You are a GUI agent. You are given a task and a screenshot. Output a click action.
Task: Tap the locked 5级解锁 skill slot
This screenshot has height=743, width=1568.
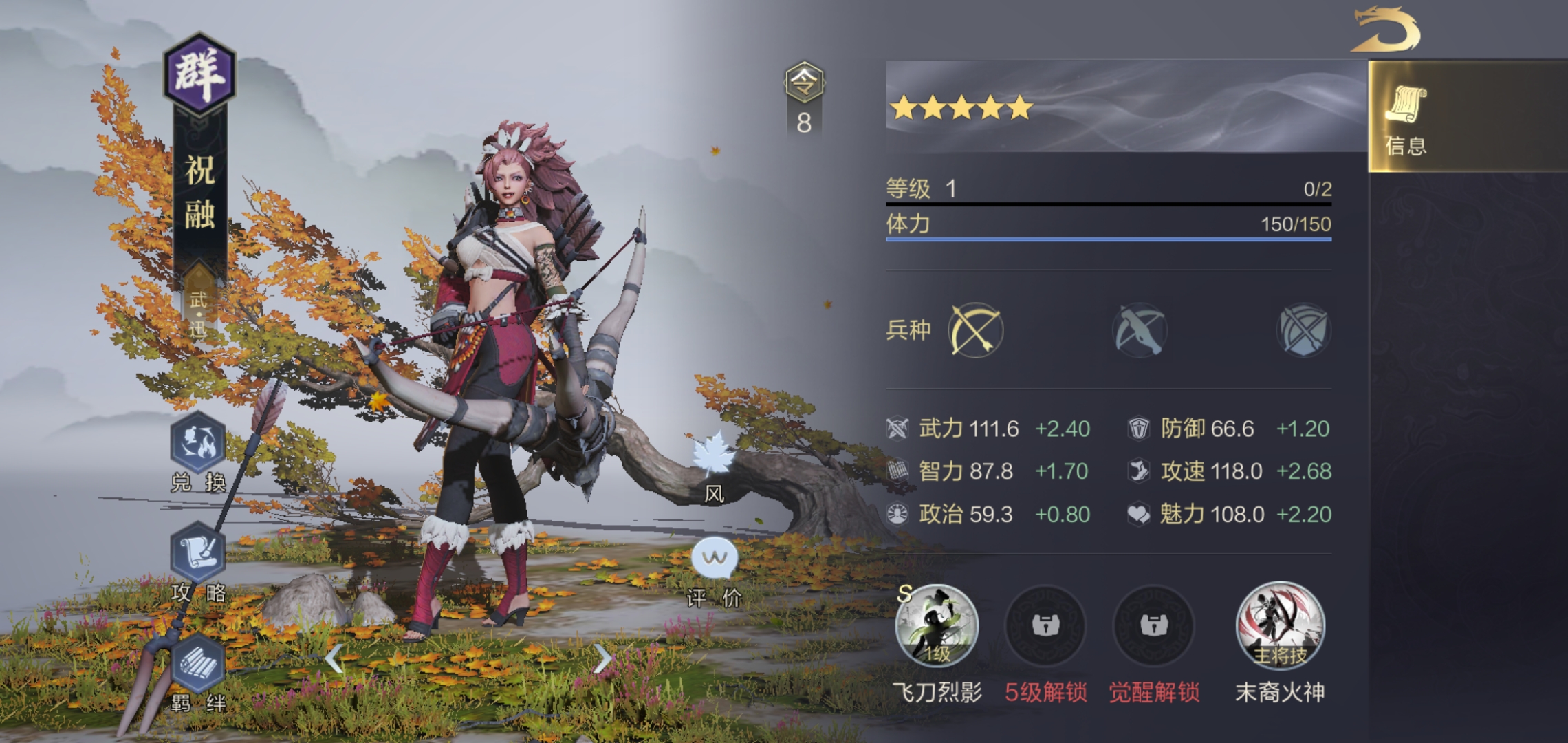coord(1045,626)
